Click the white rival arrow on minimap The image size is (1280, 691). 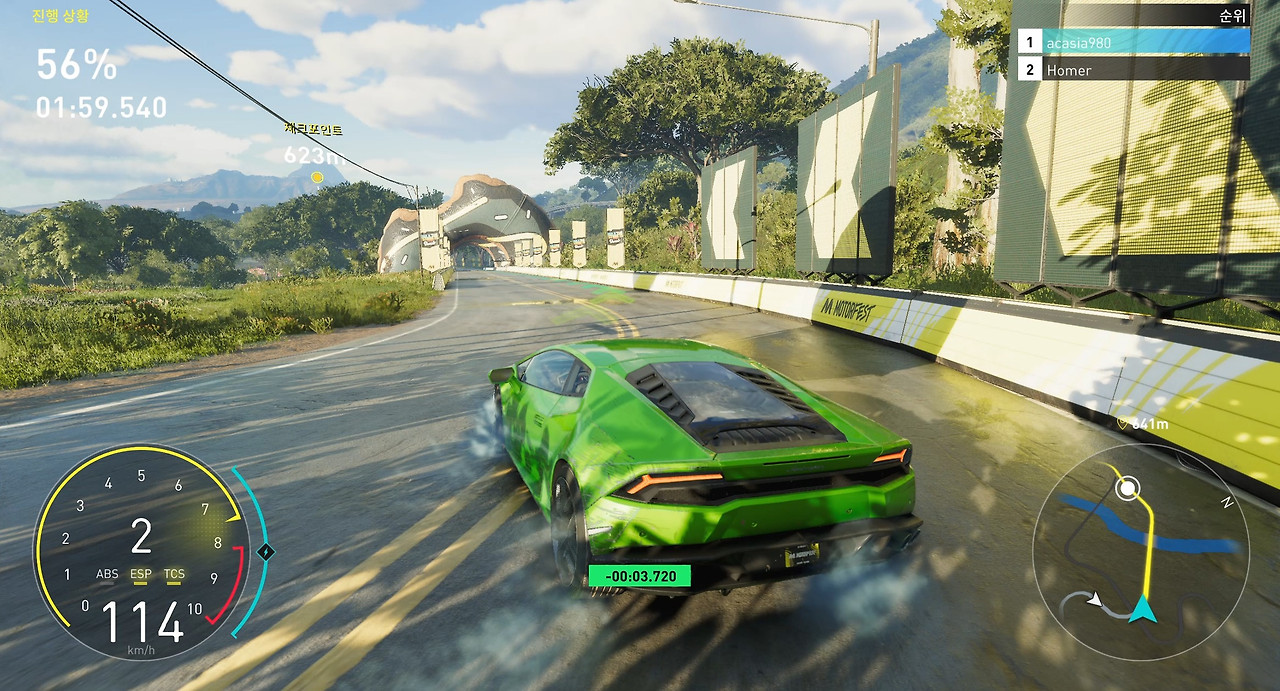pos(1095,599)
